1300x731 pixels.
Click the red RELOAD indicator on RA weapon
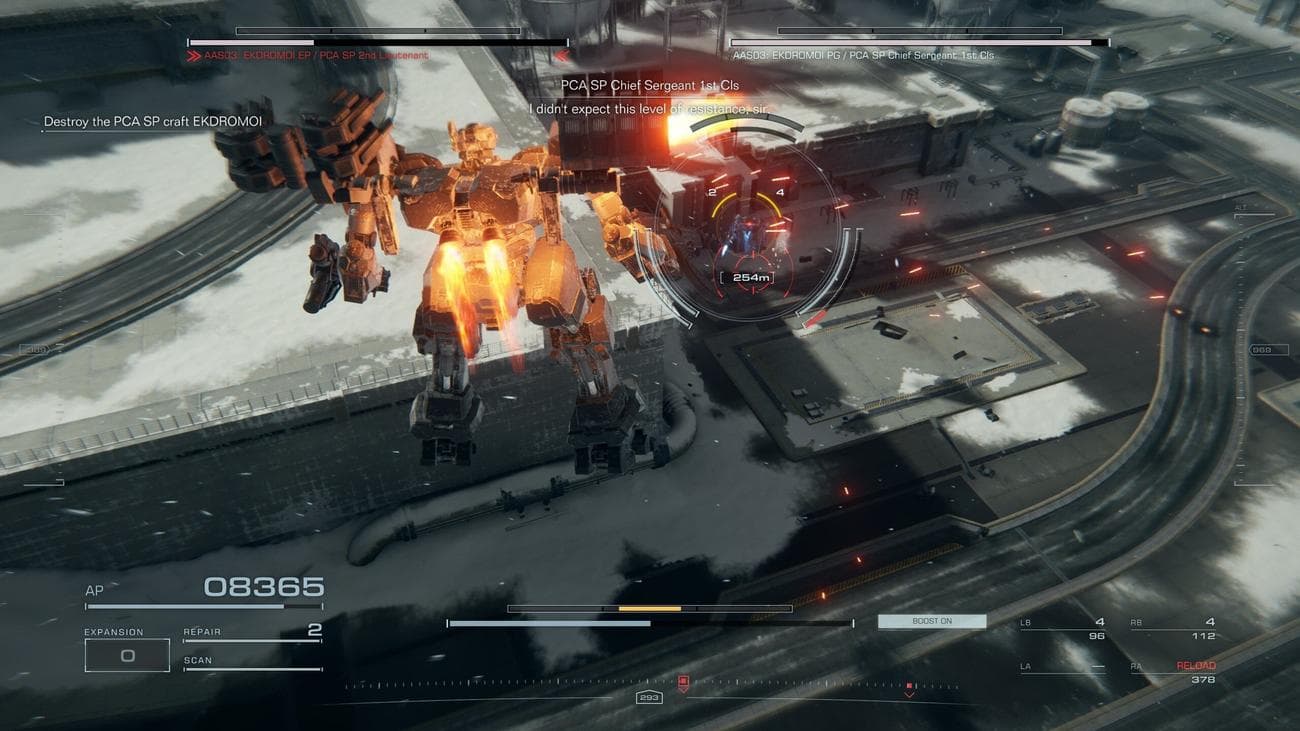click(1197, 664)
